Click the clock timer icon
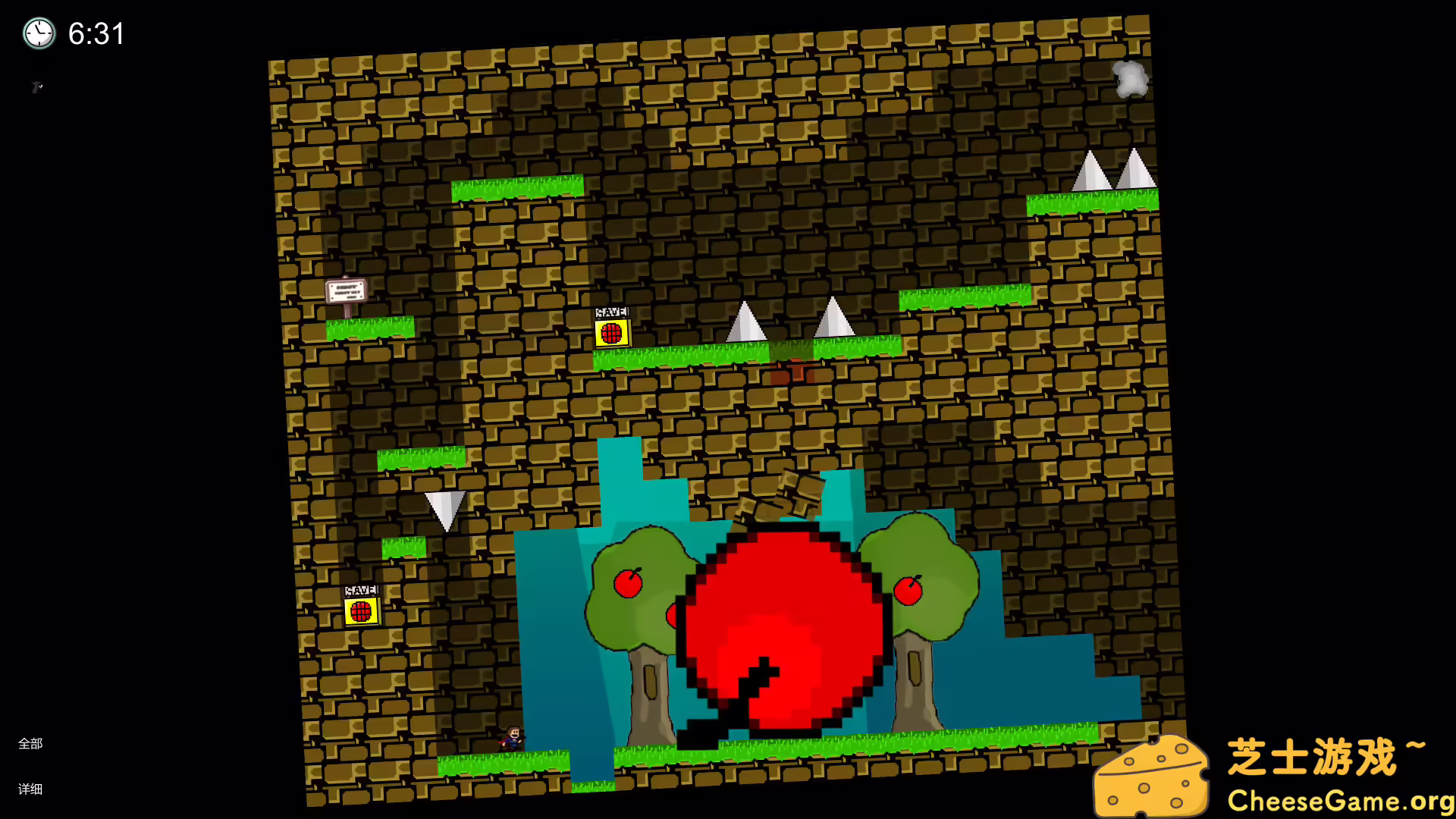Screen dimensions: 1456x819 [x=39, y=33]
